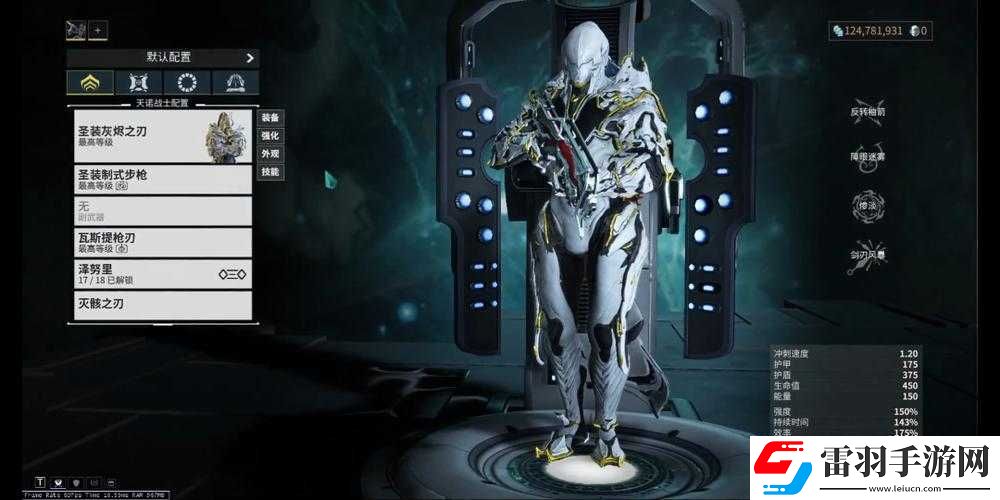
Task: Add a new loadout with the plus button
Action: [x=99, y=30]
